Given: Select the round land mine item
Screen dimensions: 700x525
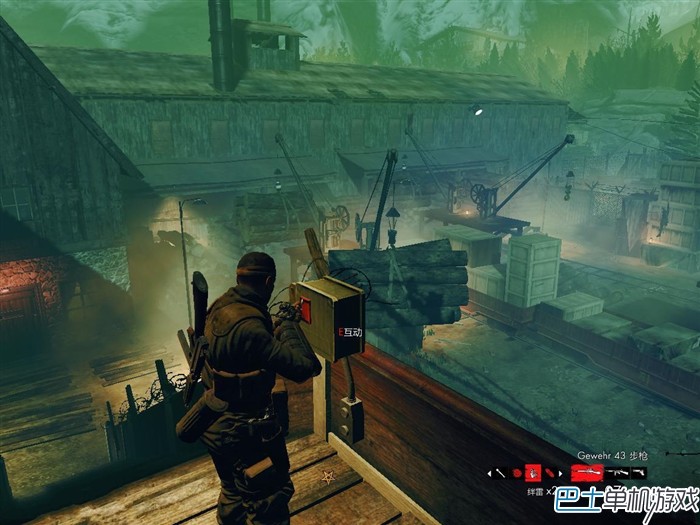Looking at the screenshot, I should [517, 473].
